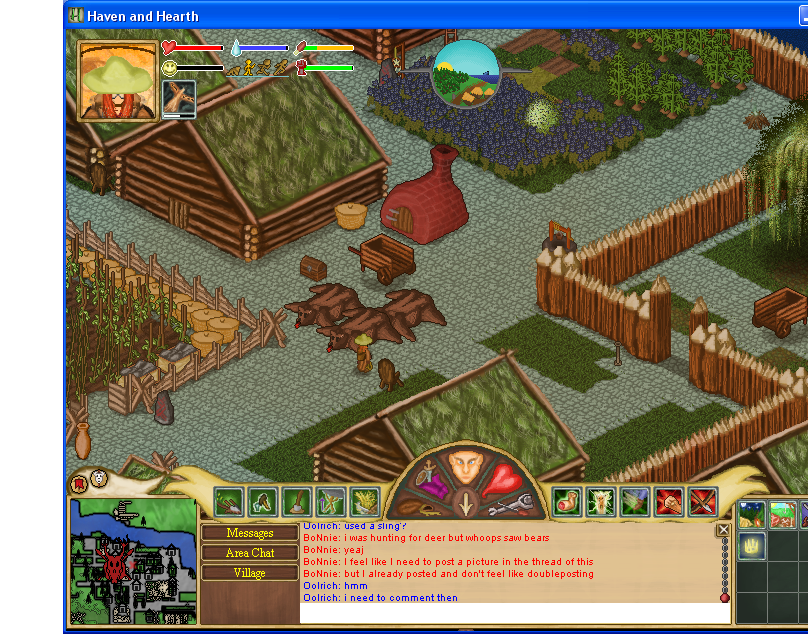Select the glowing yellow hand inventory item
Viewport: 808px width, 634px height.
752,546
